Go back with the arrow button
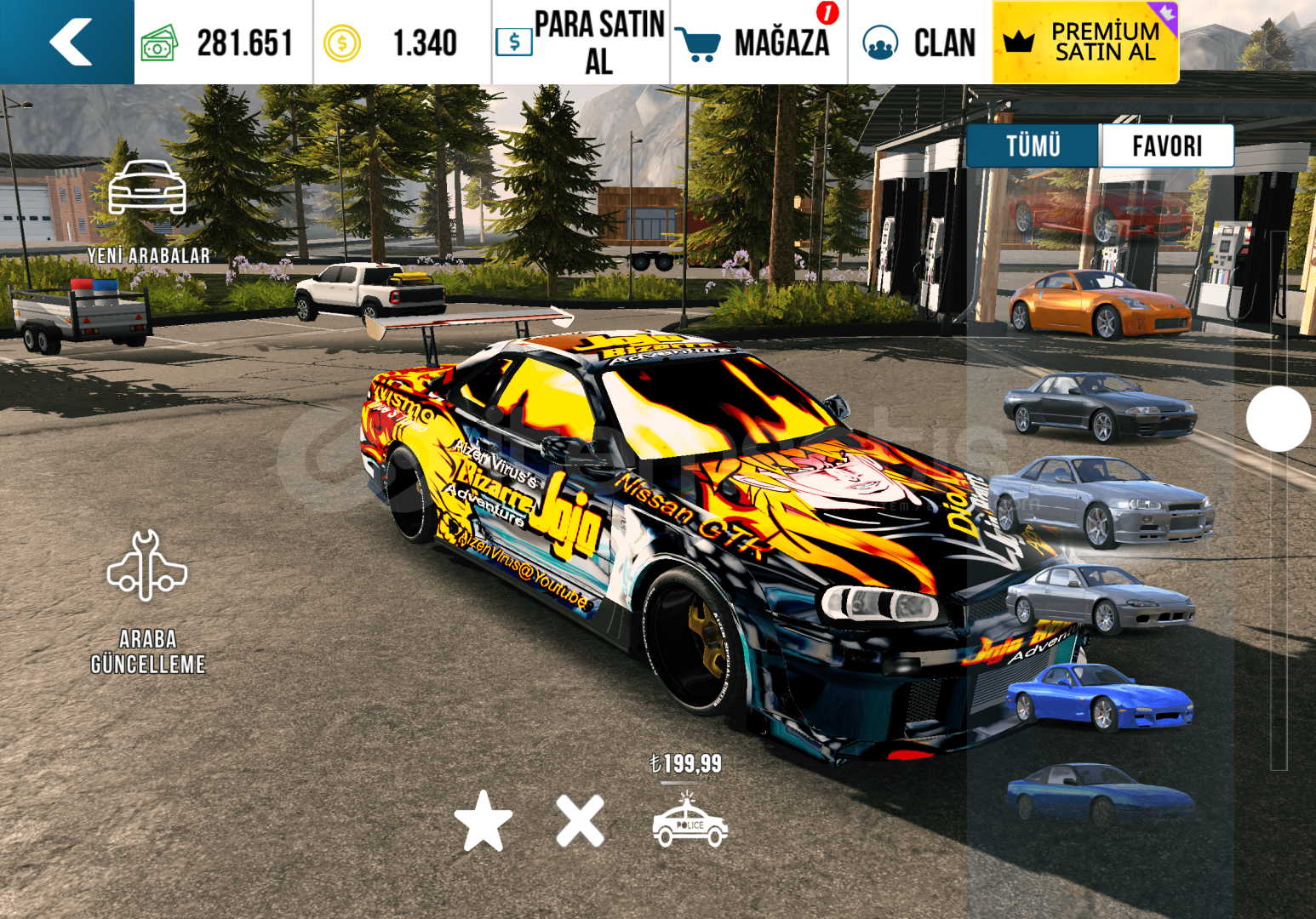Screen dimensions: 1316x919 pyautogui.click(x=68, y=42)
